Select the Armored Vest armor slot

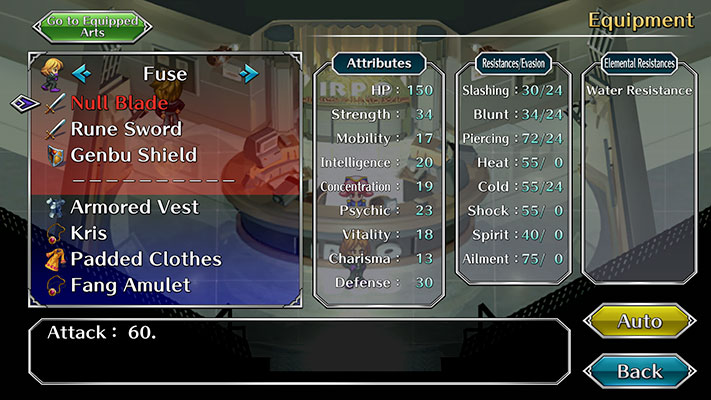point(134,207)
